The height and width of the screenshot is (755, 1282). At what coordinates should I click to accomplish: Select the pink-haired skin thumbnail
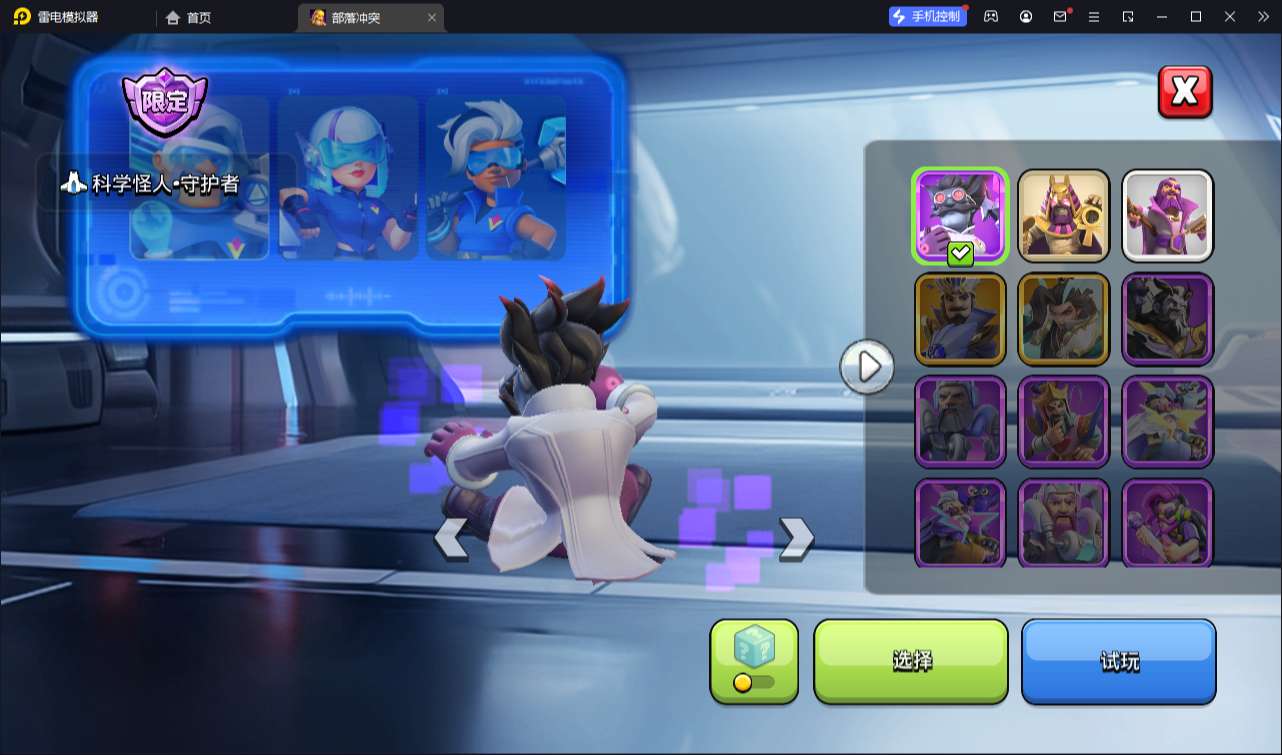click(1167, 524)
